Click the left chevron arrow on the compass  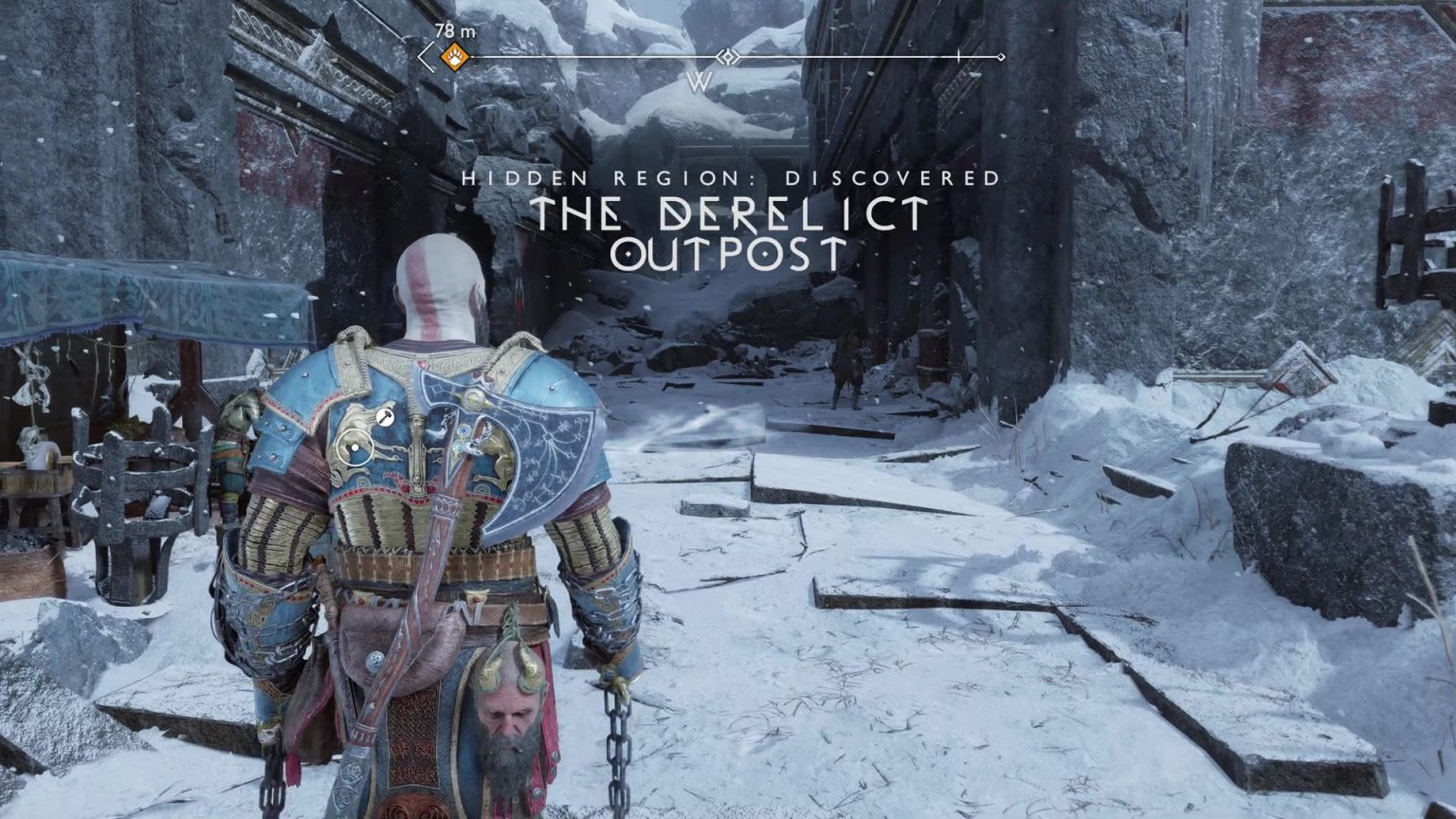(x=425, y=57)
